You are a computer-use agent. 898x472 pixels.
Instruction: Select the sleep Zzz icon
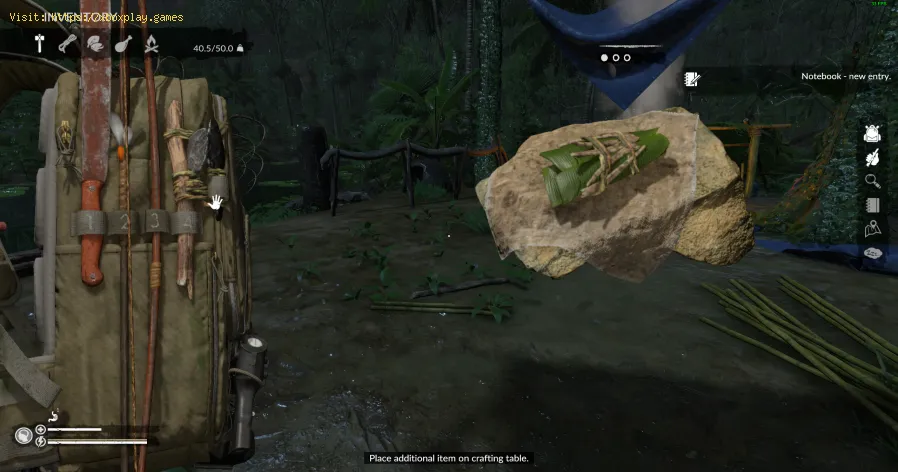[x=872, y=253]
